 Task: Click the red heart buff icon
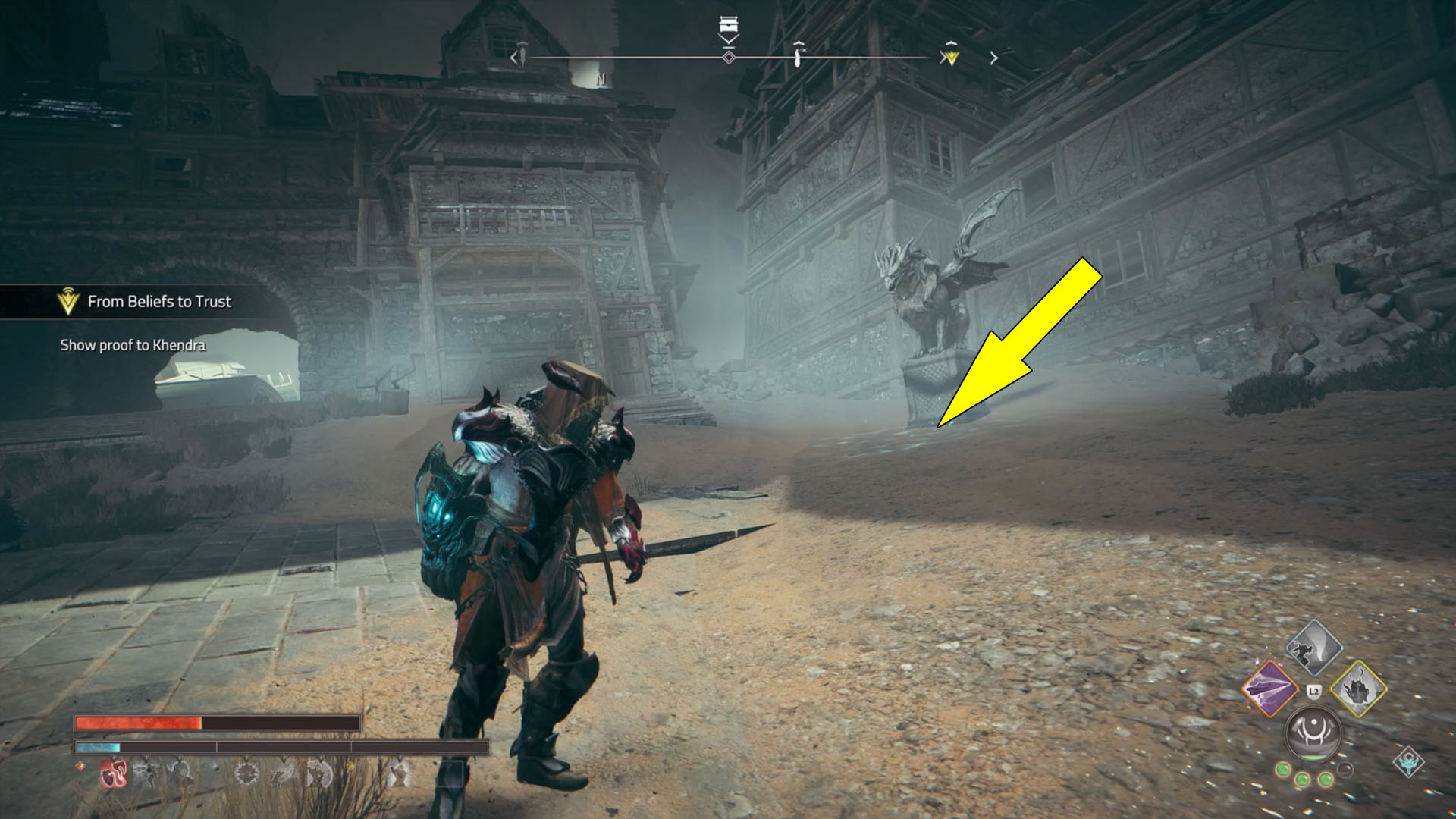point(115,774)
